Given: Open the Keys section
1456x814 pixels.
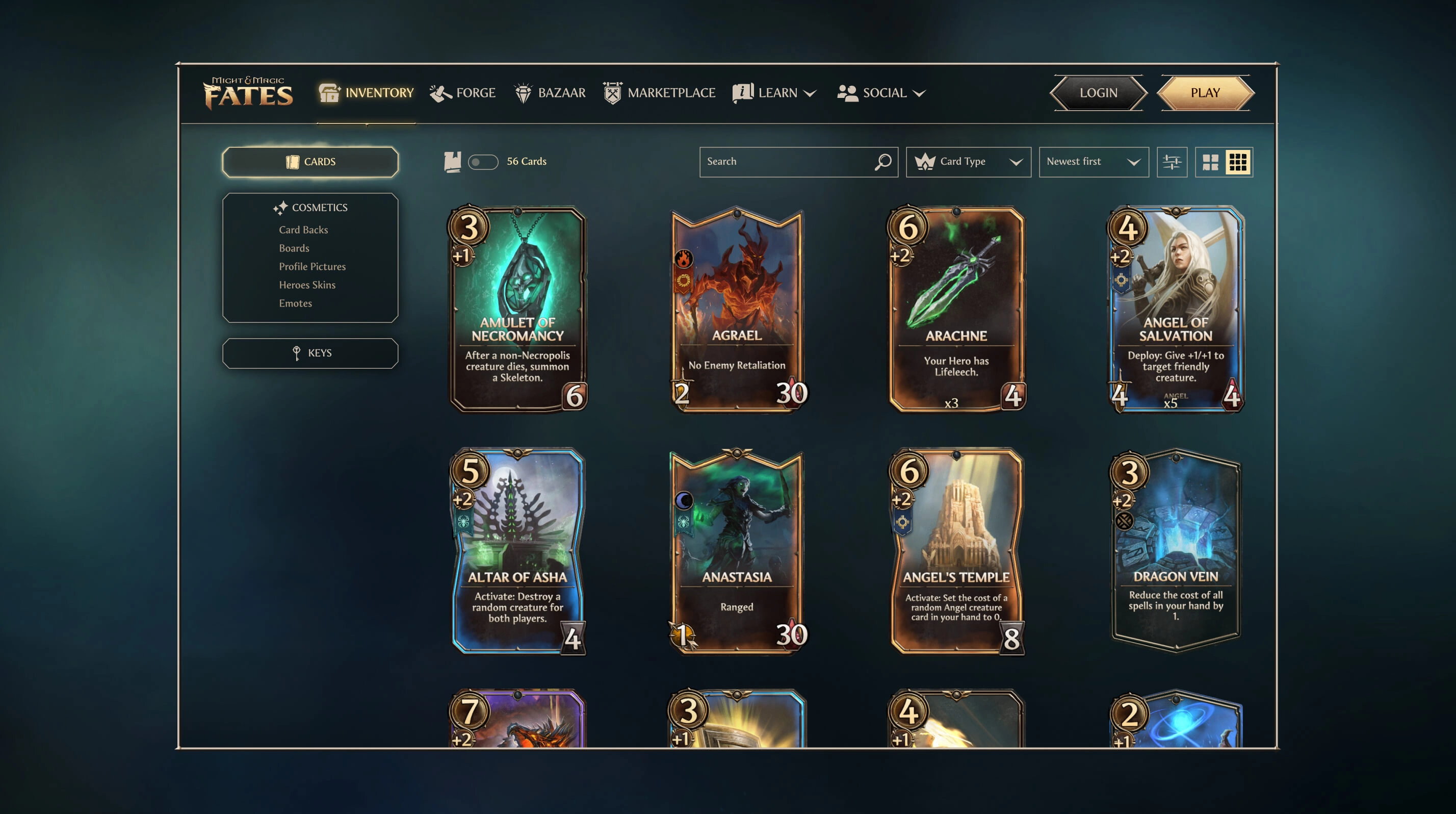Looking at the screenshot, I should (310, 353).
